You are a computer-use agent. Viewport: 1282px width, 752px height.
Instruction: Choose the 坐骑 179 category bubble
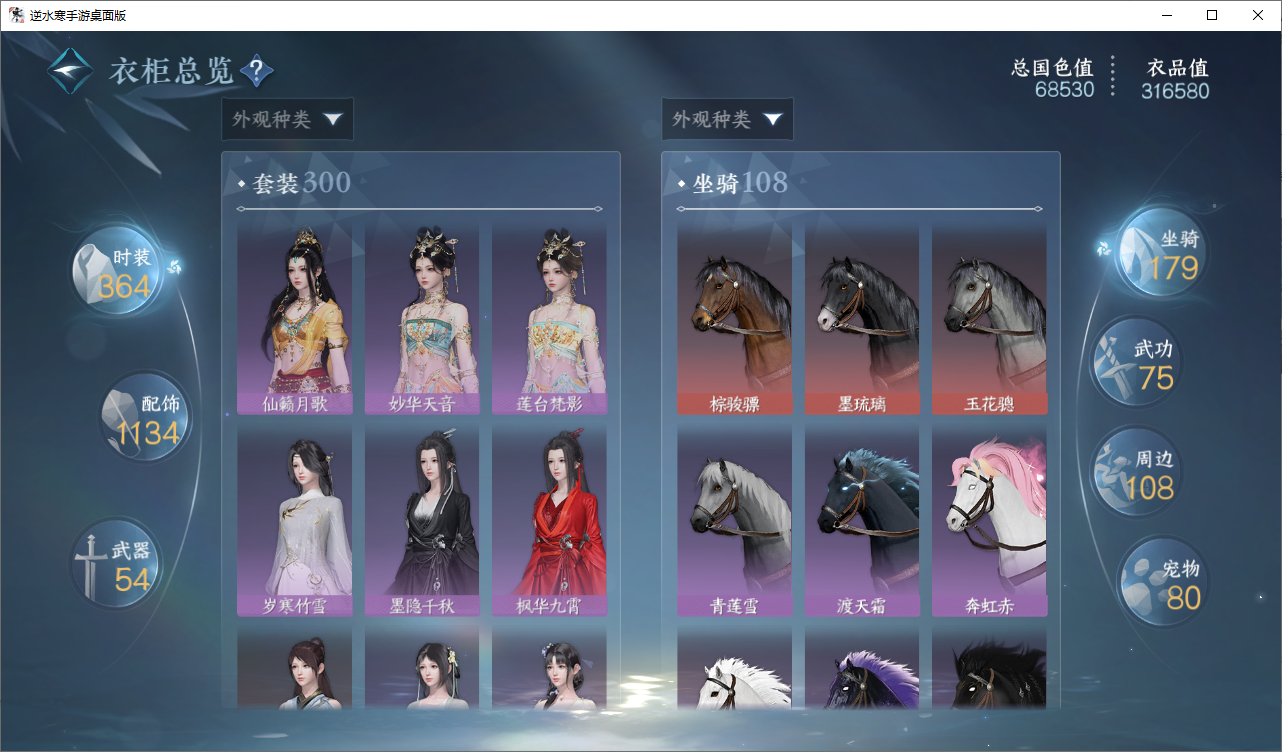1162,254
